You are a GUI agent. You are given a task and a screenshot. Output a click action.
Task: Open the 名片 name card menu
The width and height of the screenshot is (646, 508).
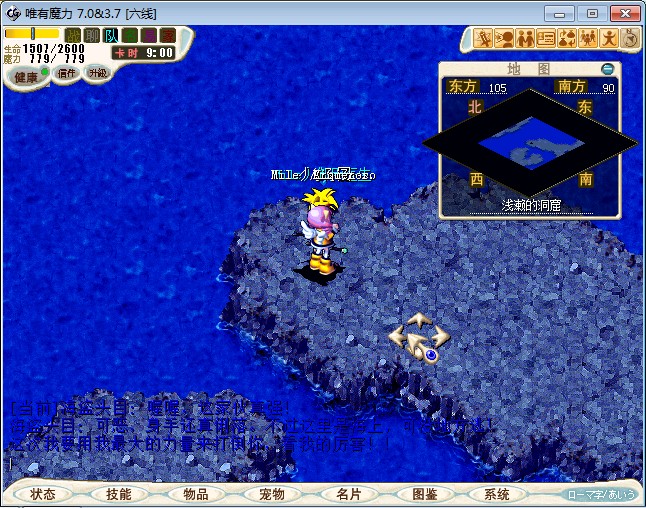pyautogui.click(x=347, y=494)
